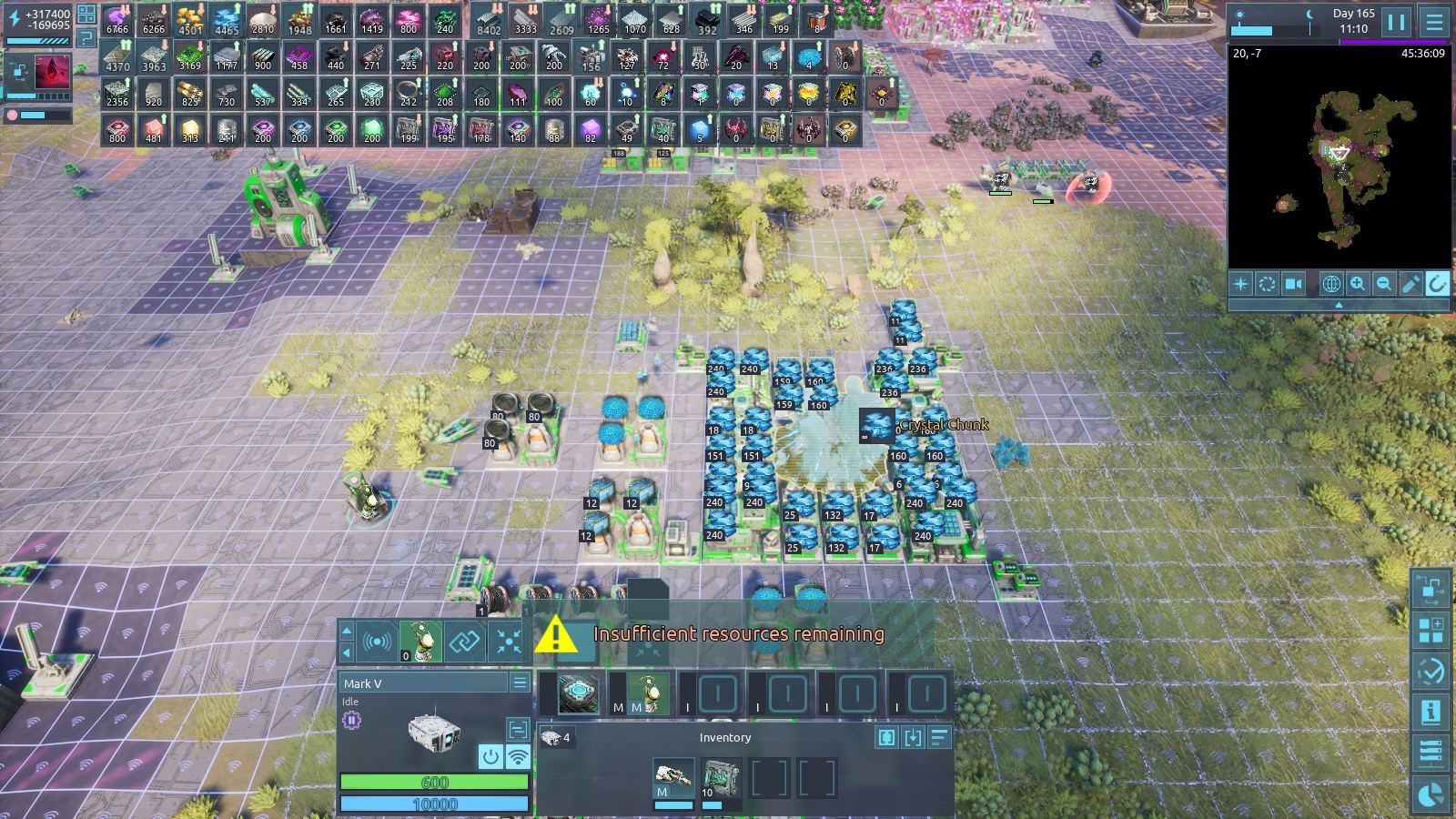The image size is (1456, 819).
Task: Sort the inventory with the sort button
Action: point(939,737)
